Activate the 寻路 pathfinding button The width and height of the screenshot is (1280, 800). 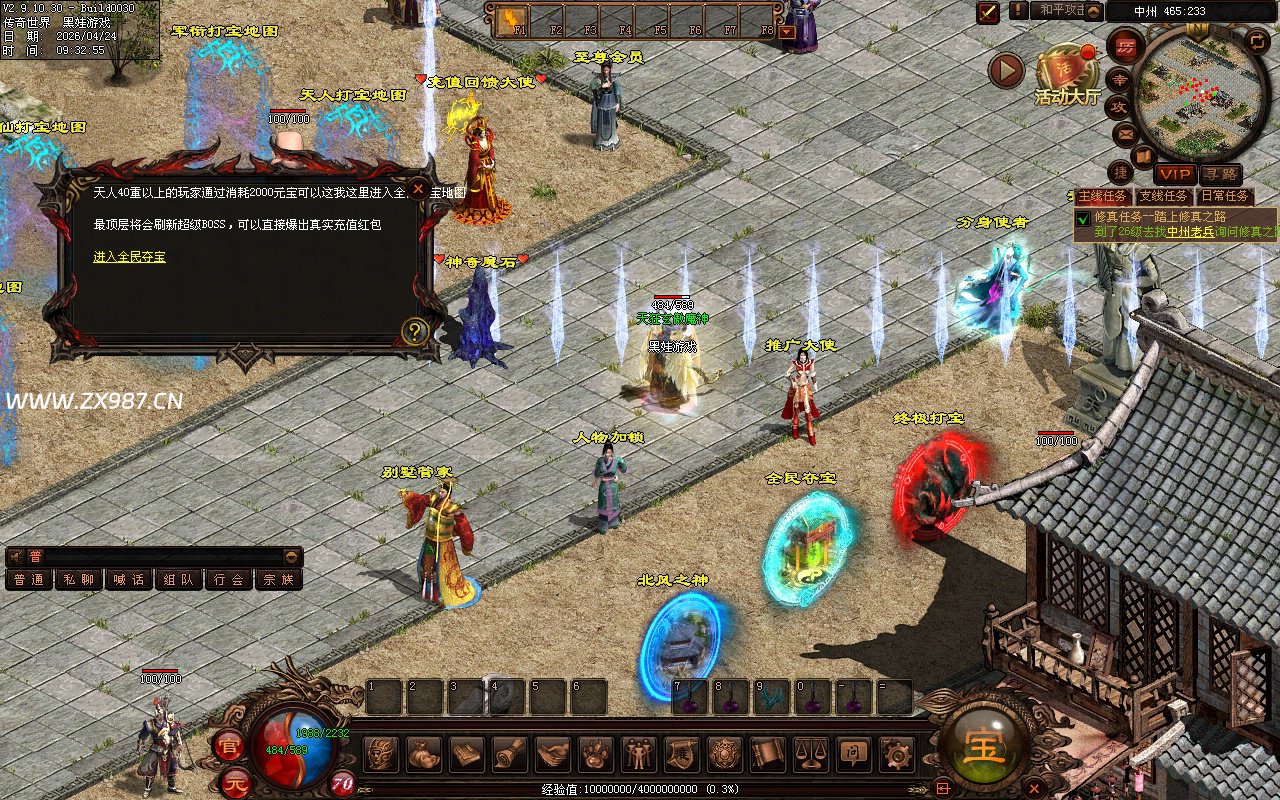click(1219, 175)
